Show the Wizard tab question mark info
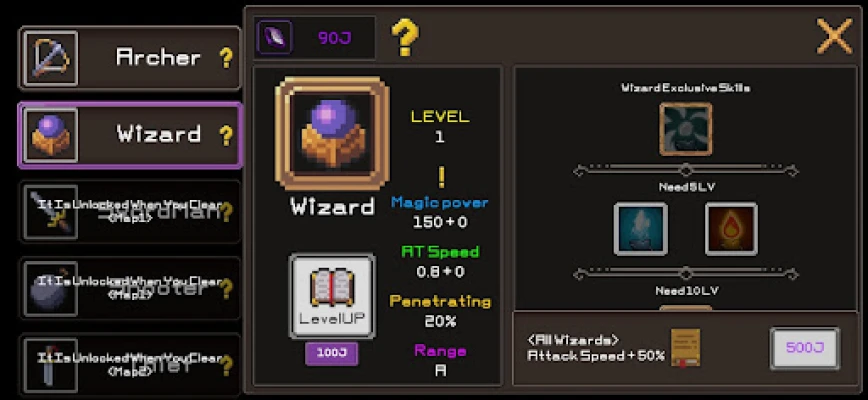This screenshot has width=868, height=400. coord(226,135)
